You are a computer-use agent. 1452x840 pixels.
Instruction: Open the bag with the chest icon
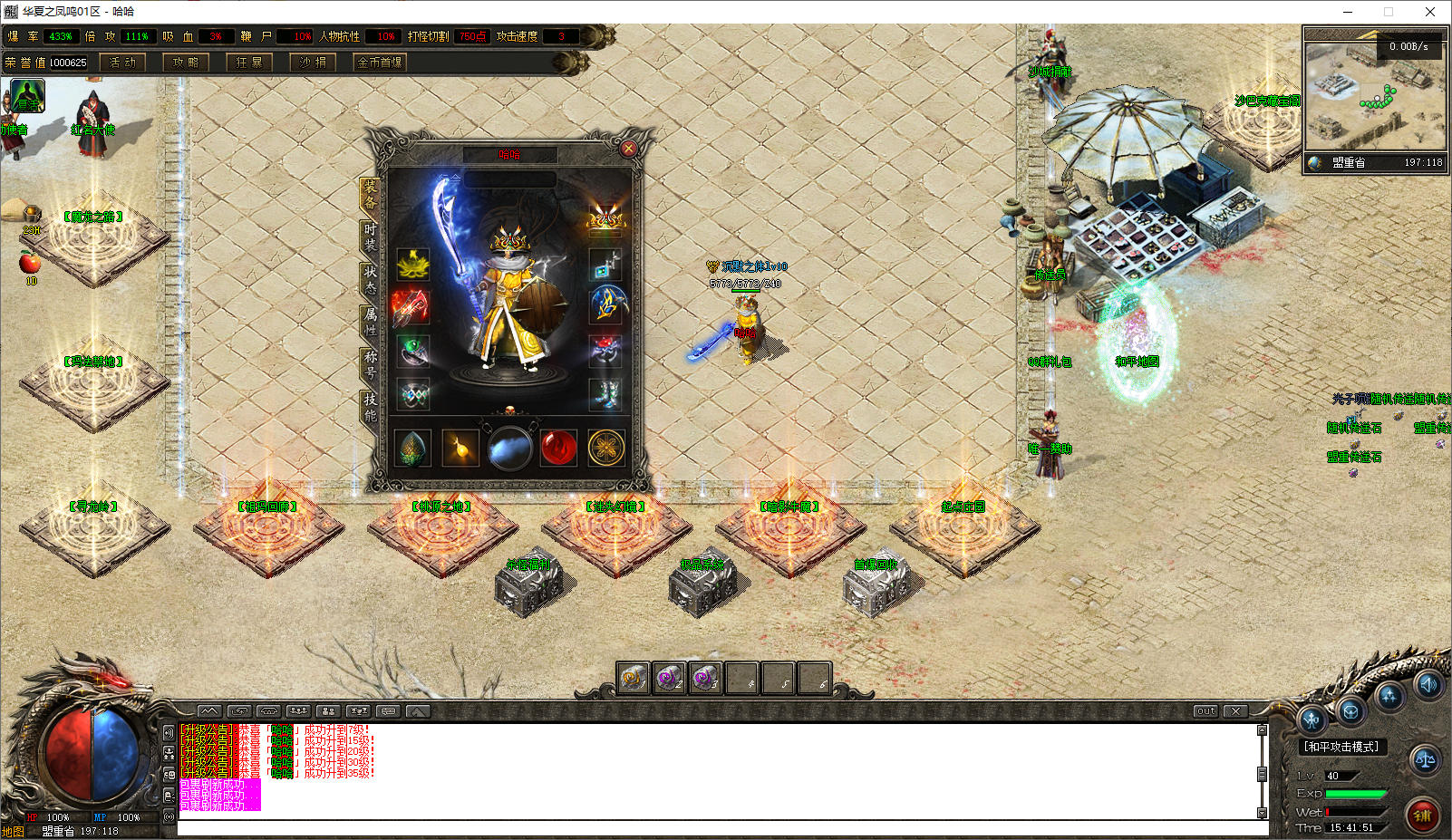[1350, 711]
